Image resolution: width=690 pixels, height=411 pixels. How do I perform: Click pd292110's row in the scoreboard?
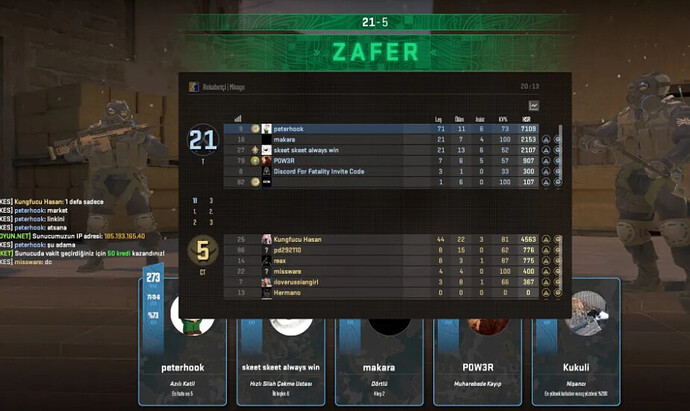pyautogui.click(x=390, y=250)
